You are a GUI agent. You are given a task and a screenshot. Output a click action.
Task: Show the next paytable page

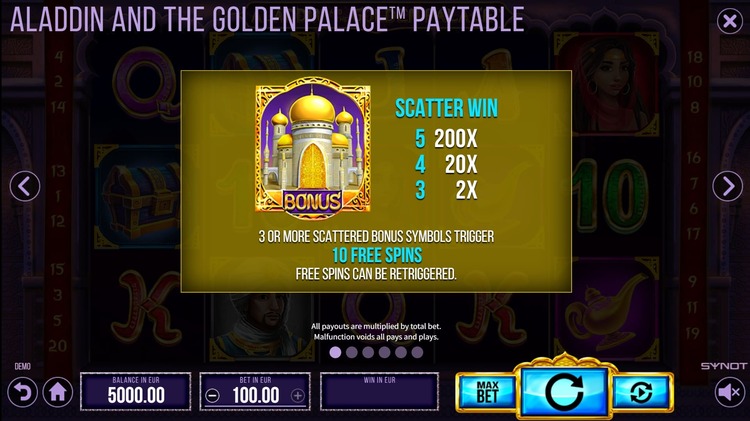tap(726, 185)
